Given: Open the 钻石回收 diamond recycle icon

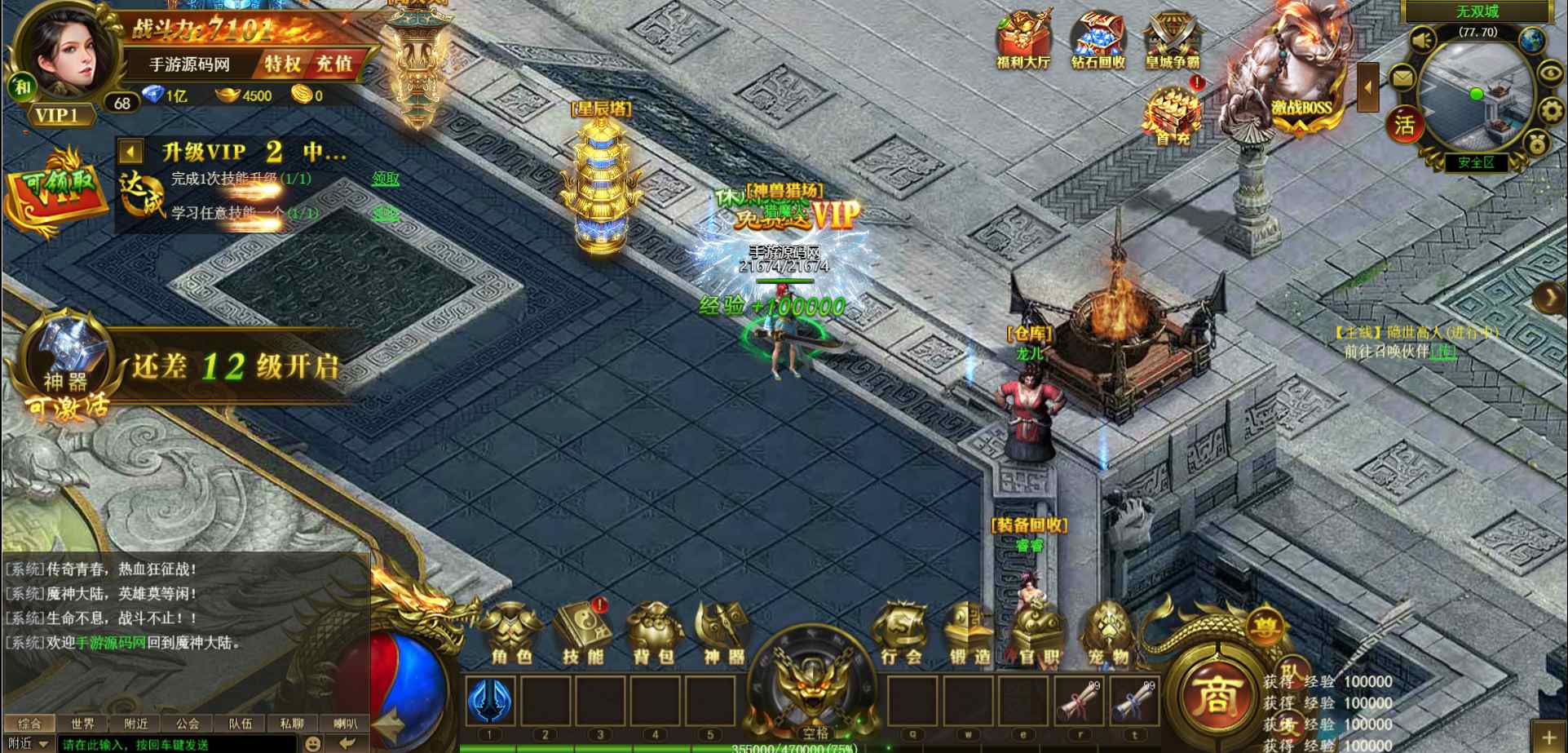Looking at the screenshot, I should (x=1098, y=41).
